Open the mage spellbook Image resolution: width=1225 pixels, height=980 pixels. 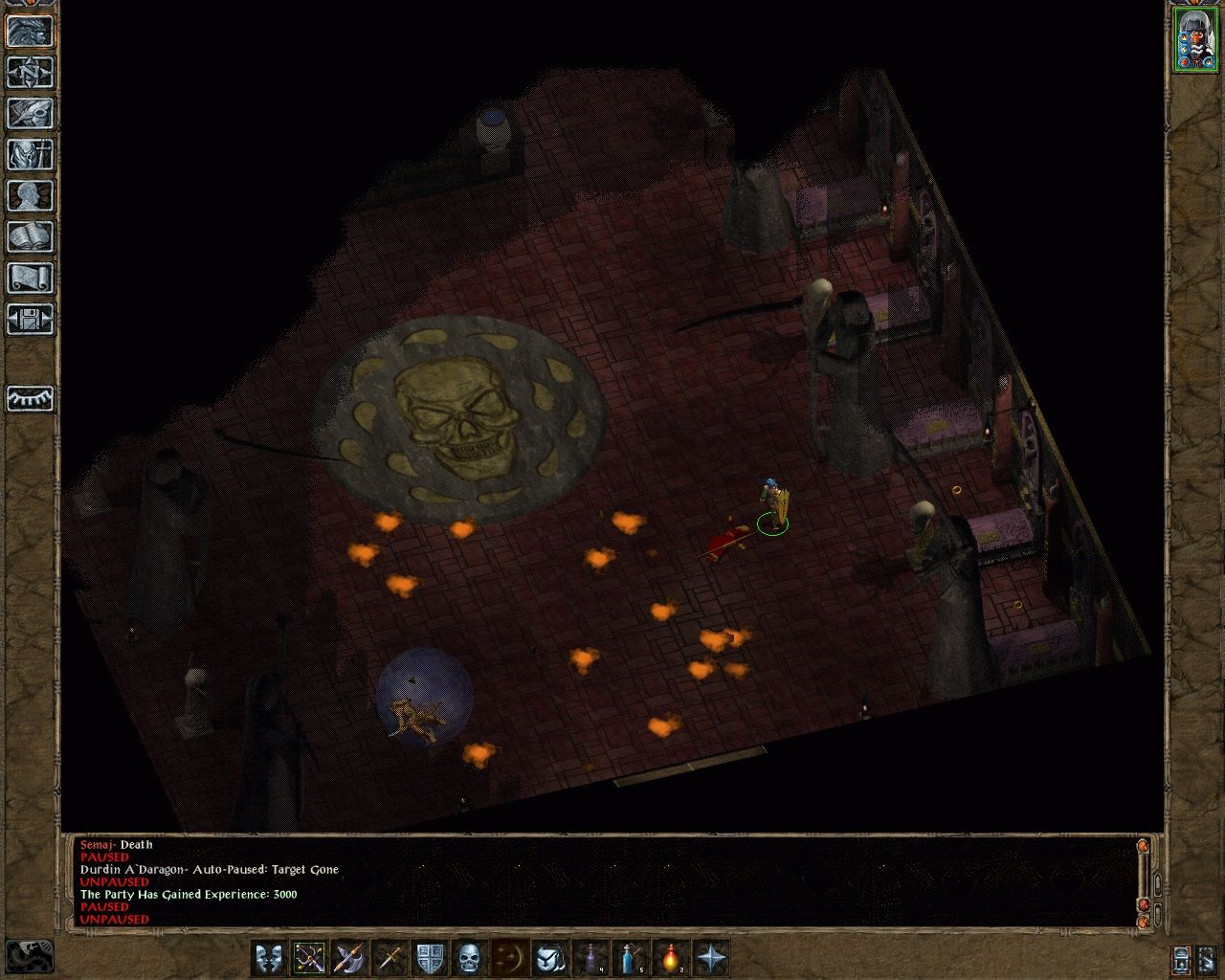pos(30,237)
